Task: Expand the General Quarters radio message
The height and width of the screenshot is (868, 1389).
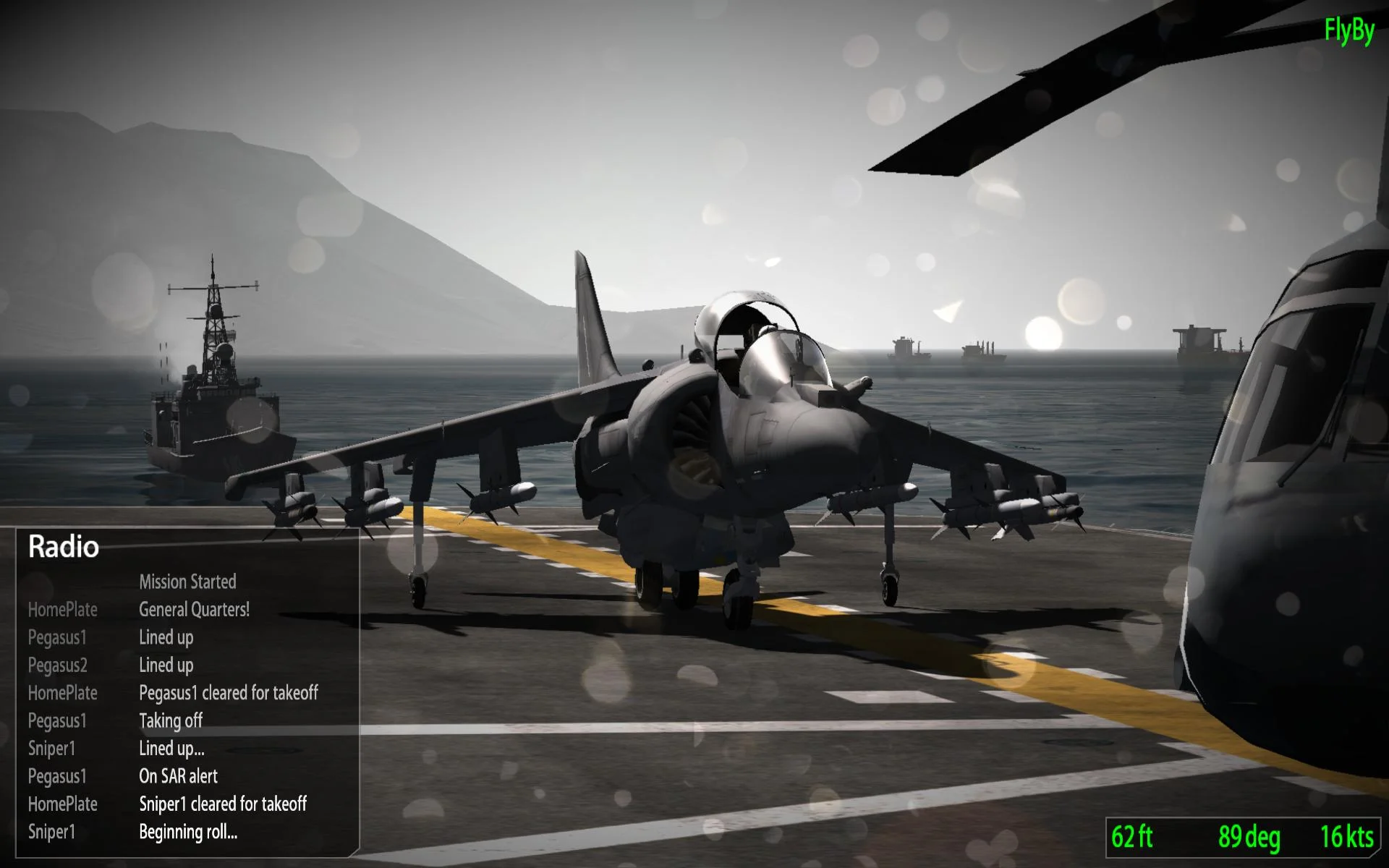Action: point(194,610)
